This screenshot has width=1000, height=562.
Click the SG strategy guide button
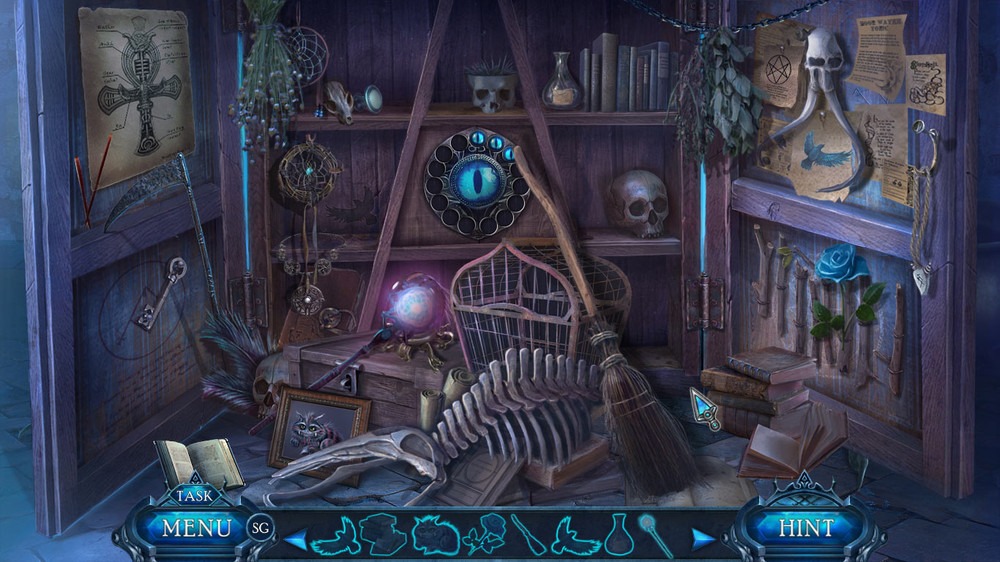coord(260,527)
